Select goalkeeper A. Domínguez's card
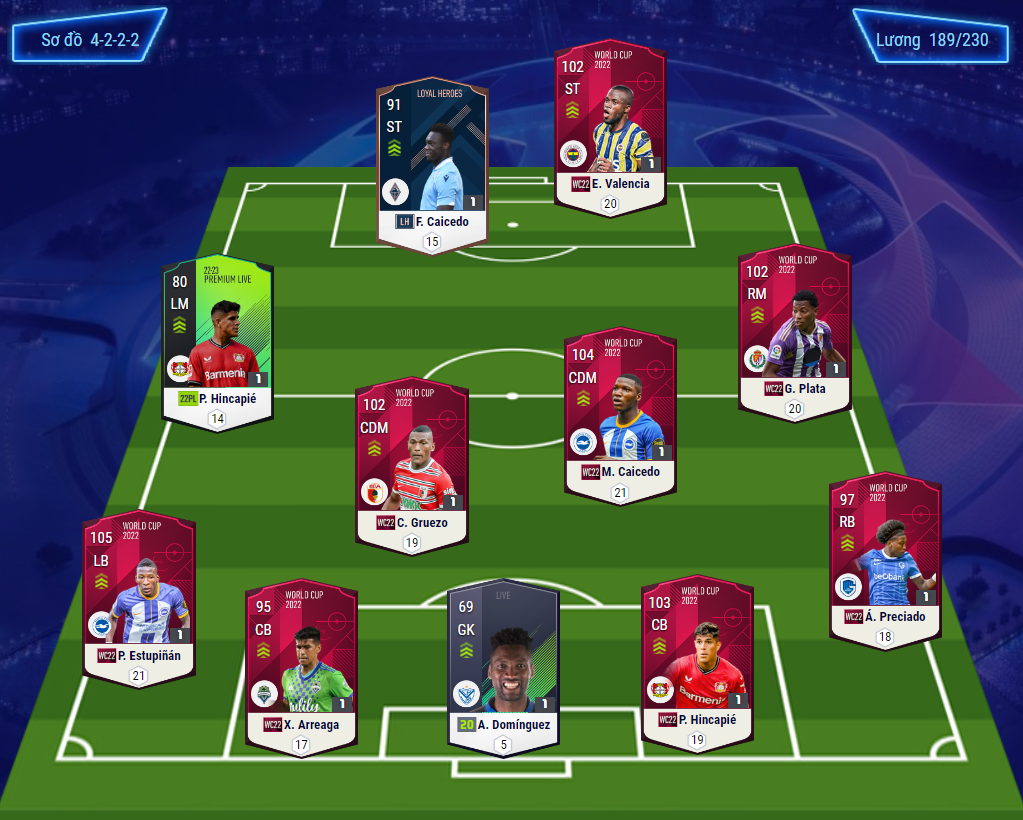 503,665
